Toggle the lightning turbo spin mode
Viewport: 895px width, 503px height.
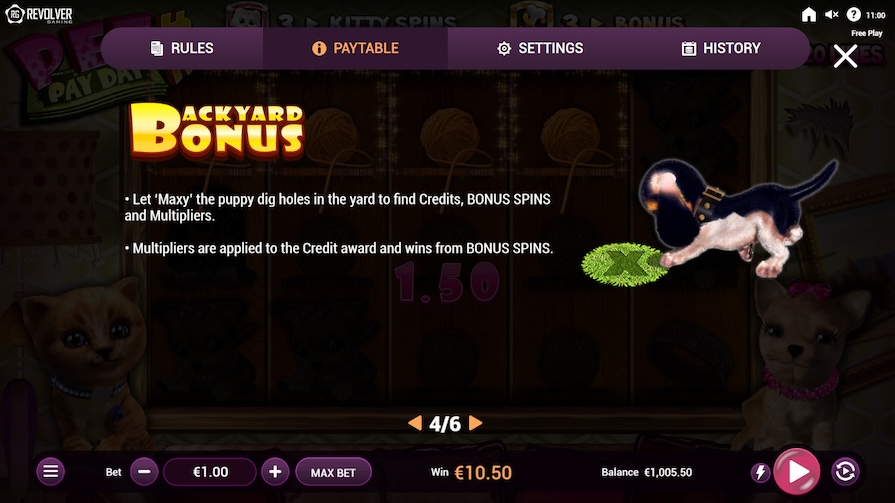pos(760,471)
